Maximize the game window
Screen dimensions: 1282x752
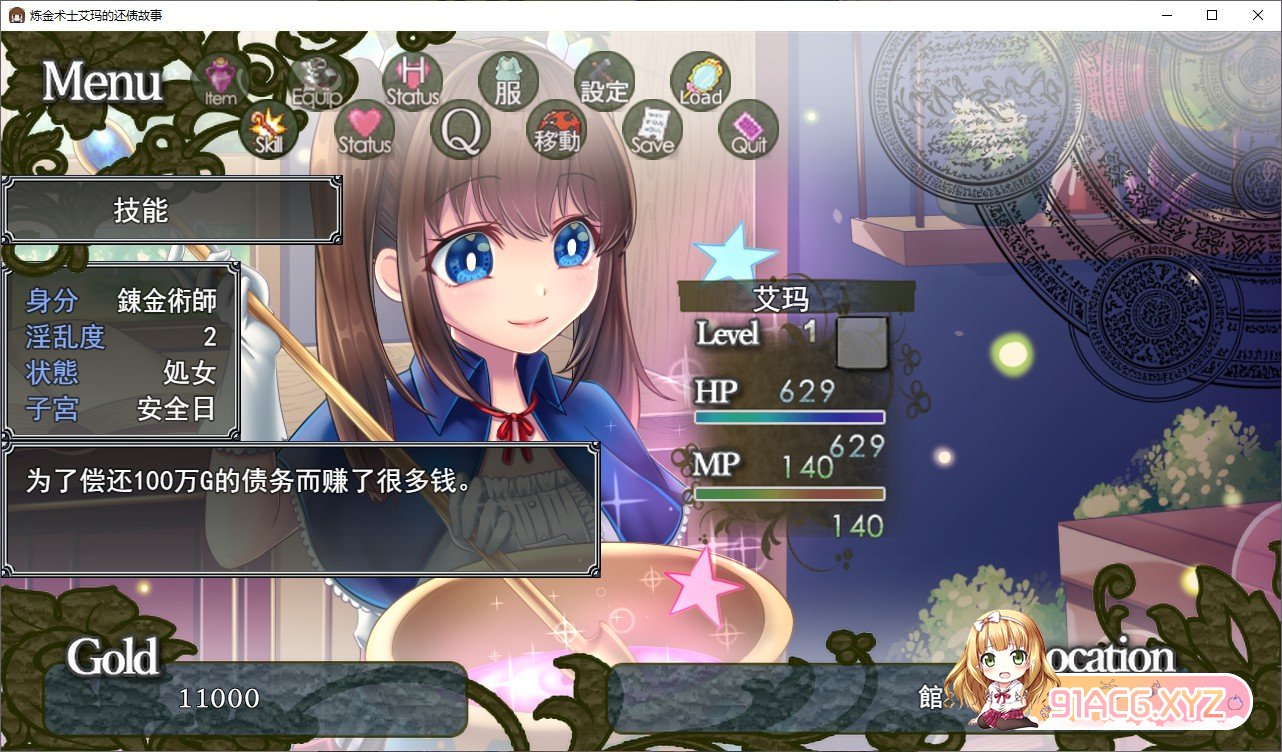click(1212, 15)
